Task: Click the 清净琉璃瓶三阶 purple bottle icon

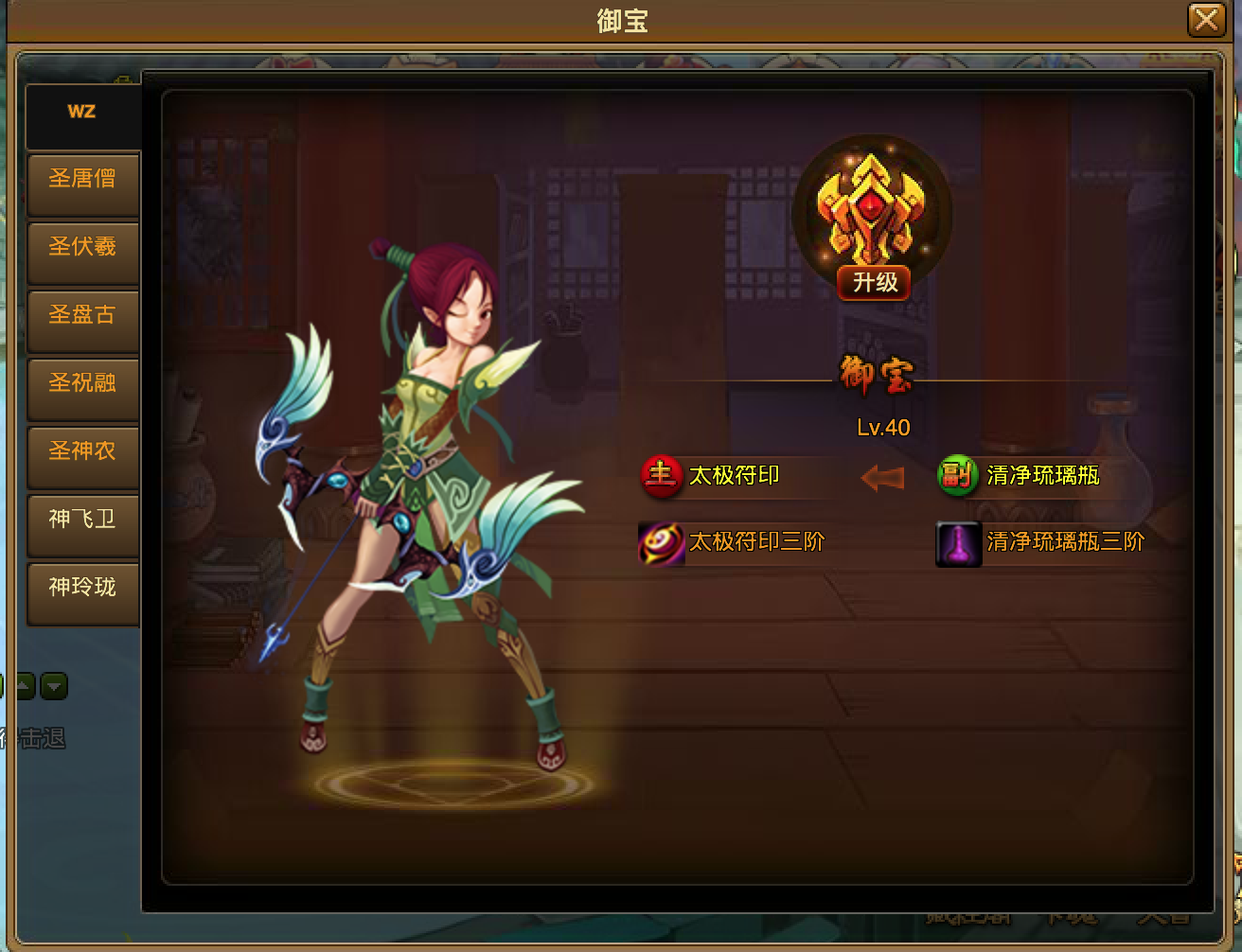Action: [957, 542]
